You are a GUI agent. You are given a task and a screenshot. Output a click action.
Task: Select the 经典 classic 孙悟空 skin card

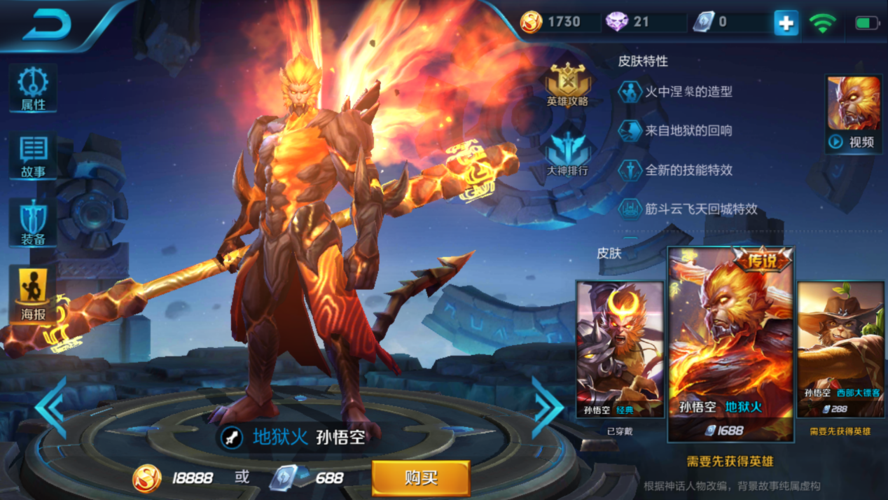[x=619, y=349]
